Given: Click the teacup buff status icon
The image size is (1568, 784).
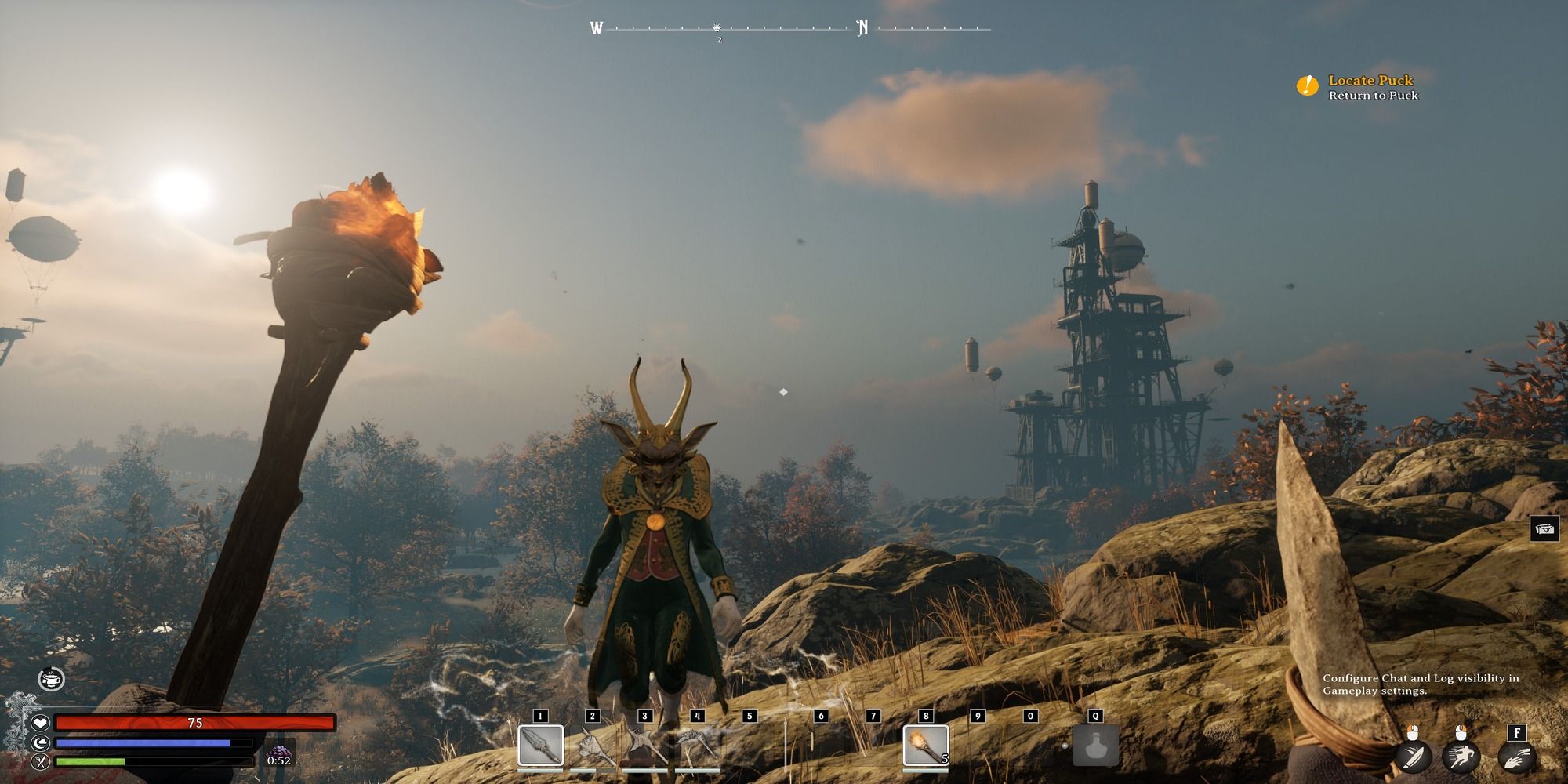Looking at the screenshot, I should point(52,679).
